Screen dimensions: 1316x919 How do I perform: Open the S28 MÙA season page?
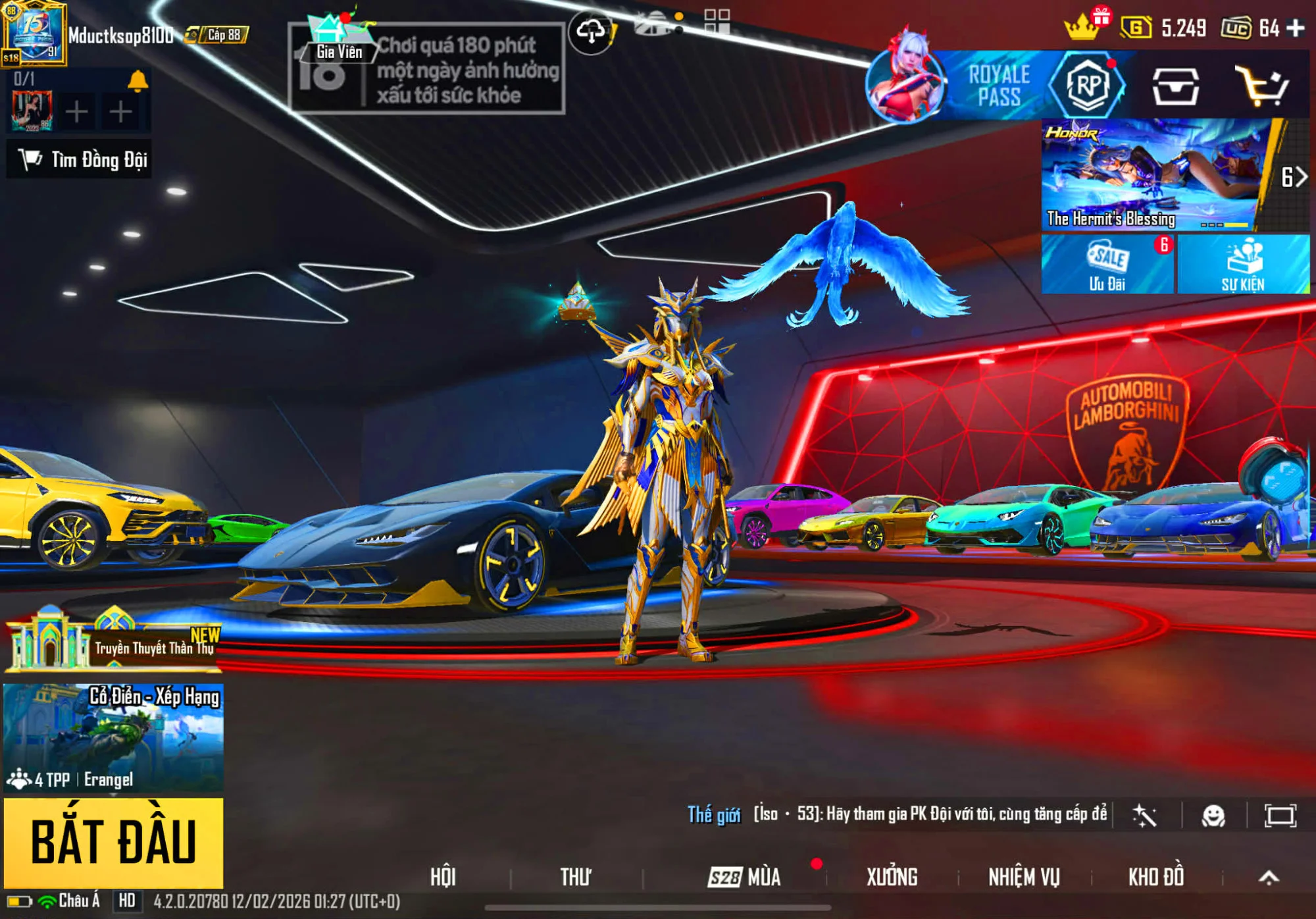tap(744, 877)
